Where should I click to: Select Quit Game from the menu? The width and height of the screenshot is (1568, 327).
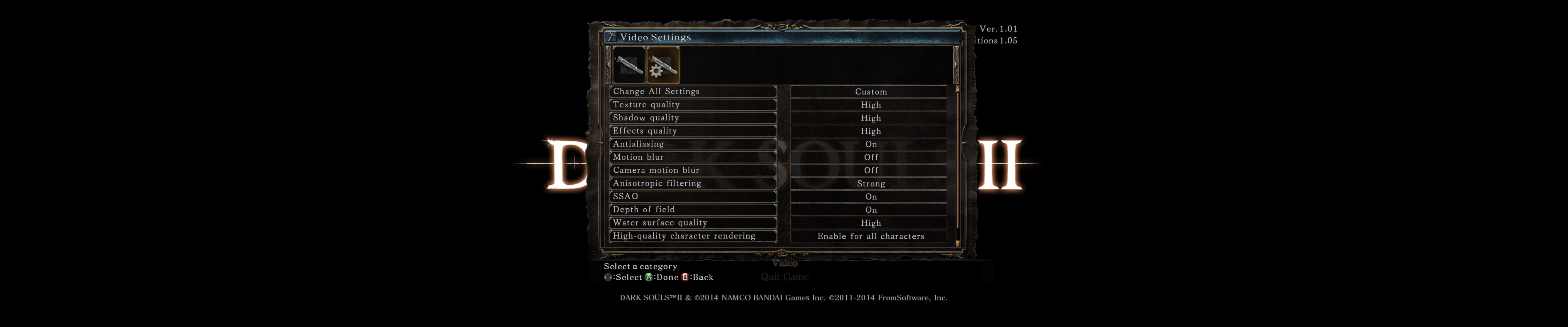pos(785,277)
